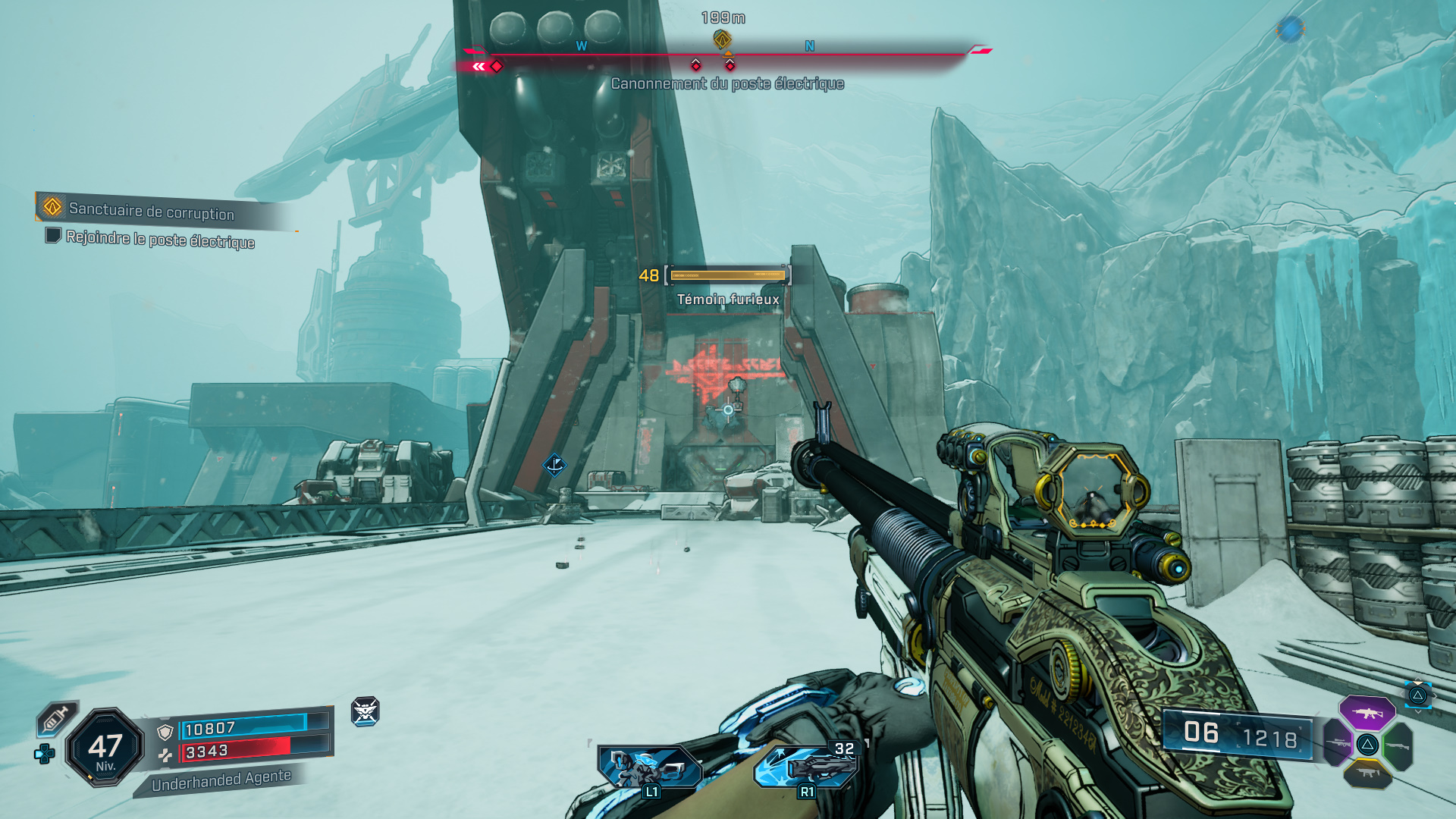The width and height of the screenshot is (1456, 819).
Task: Equip the sniper rifle weapon slot
Action: pyautogui.click(x=1337, y=743)
